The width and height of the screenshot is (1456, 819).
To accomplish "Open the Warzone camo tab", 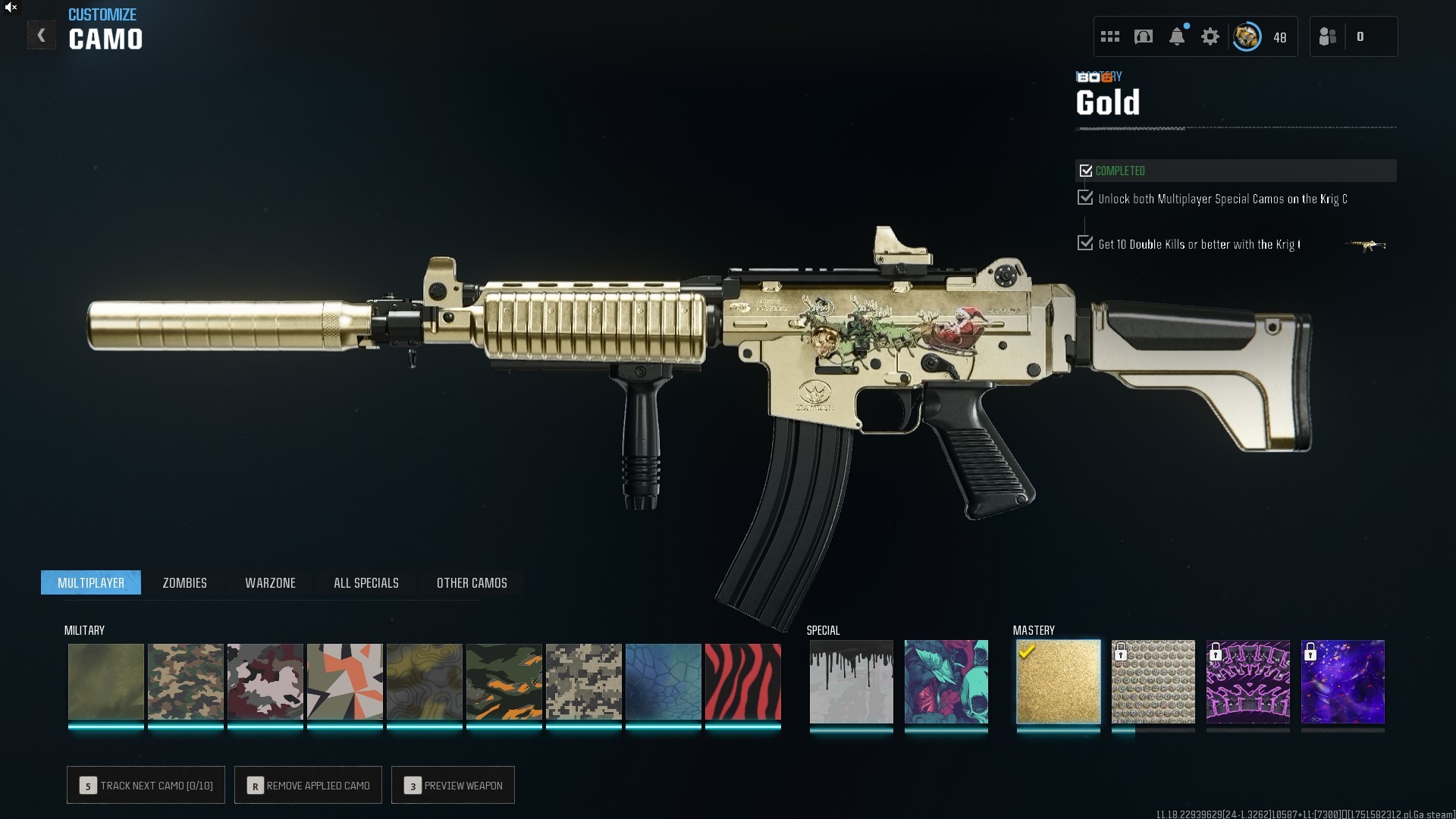I will tap(270, 582).
